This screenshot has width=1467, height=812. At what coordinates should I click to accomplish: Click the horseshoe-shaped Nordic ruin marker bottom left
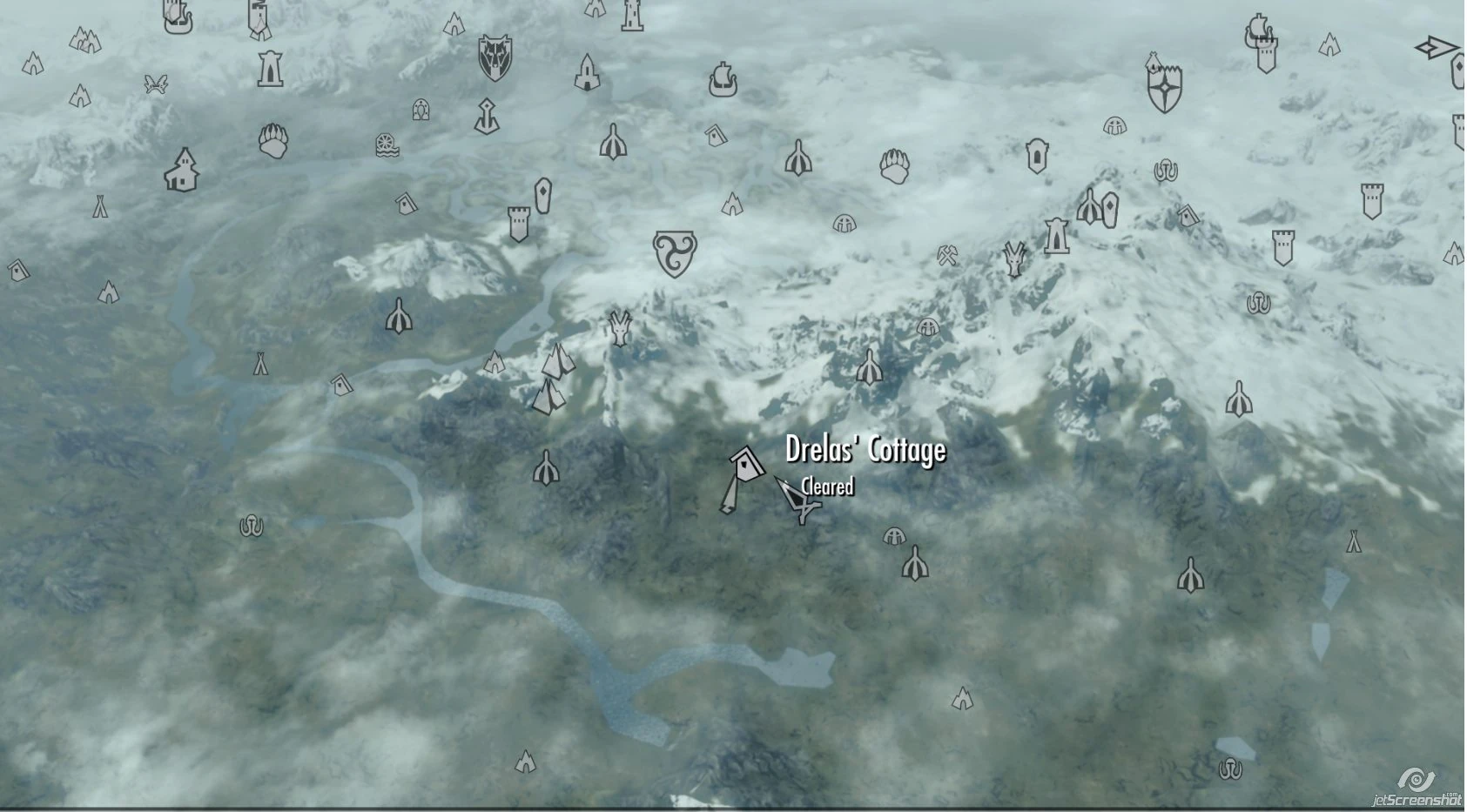tap(252, 525)
